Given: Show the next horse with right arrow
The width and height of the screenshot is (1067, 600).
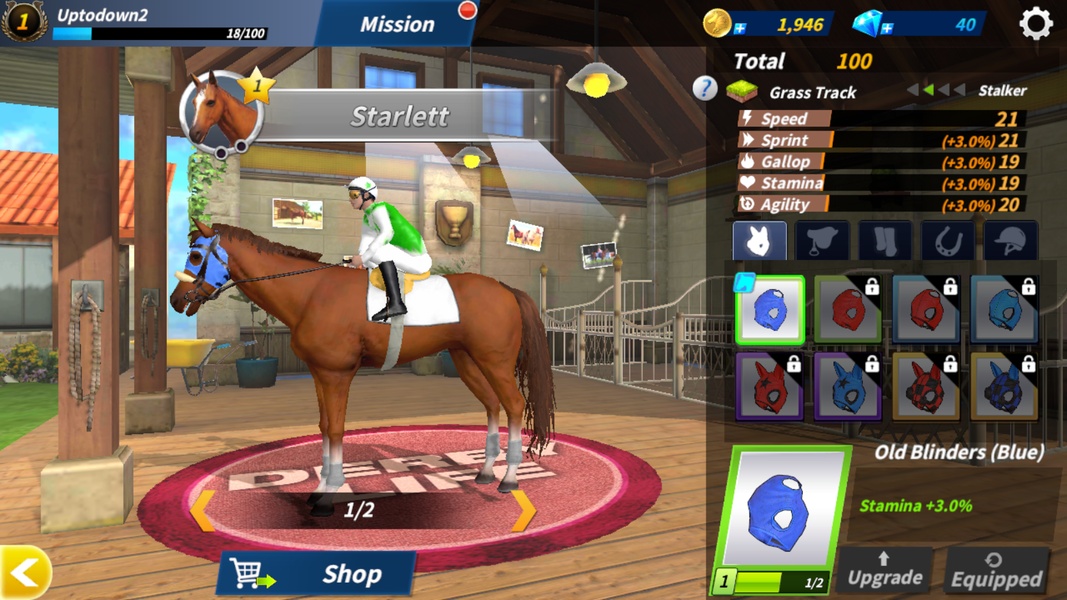Looking at the screenshot, I should pos(523,509).
